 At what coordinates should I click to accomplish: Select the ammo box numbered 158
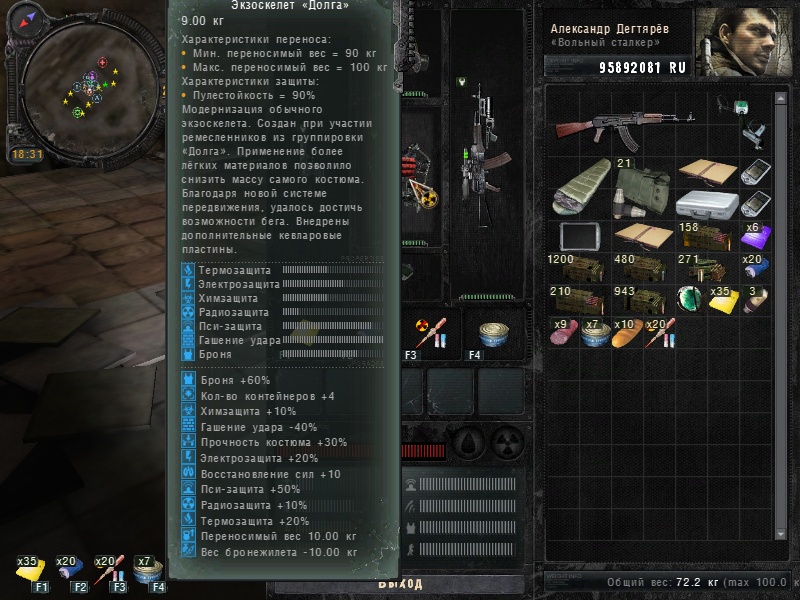coord(702,237)
